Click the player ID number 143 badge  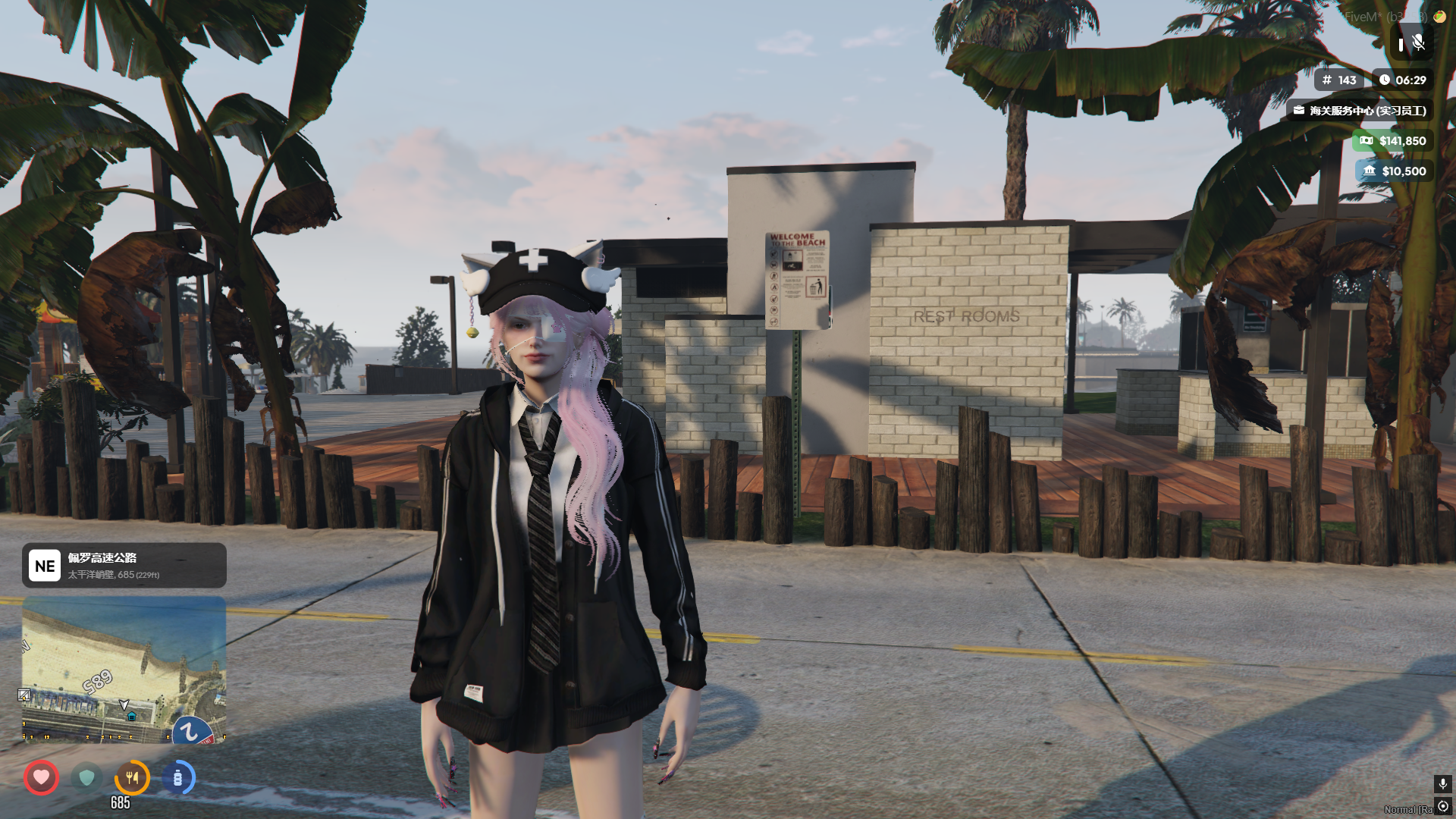pyautogui.click(x=1338, y=80)
